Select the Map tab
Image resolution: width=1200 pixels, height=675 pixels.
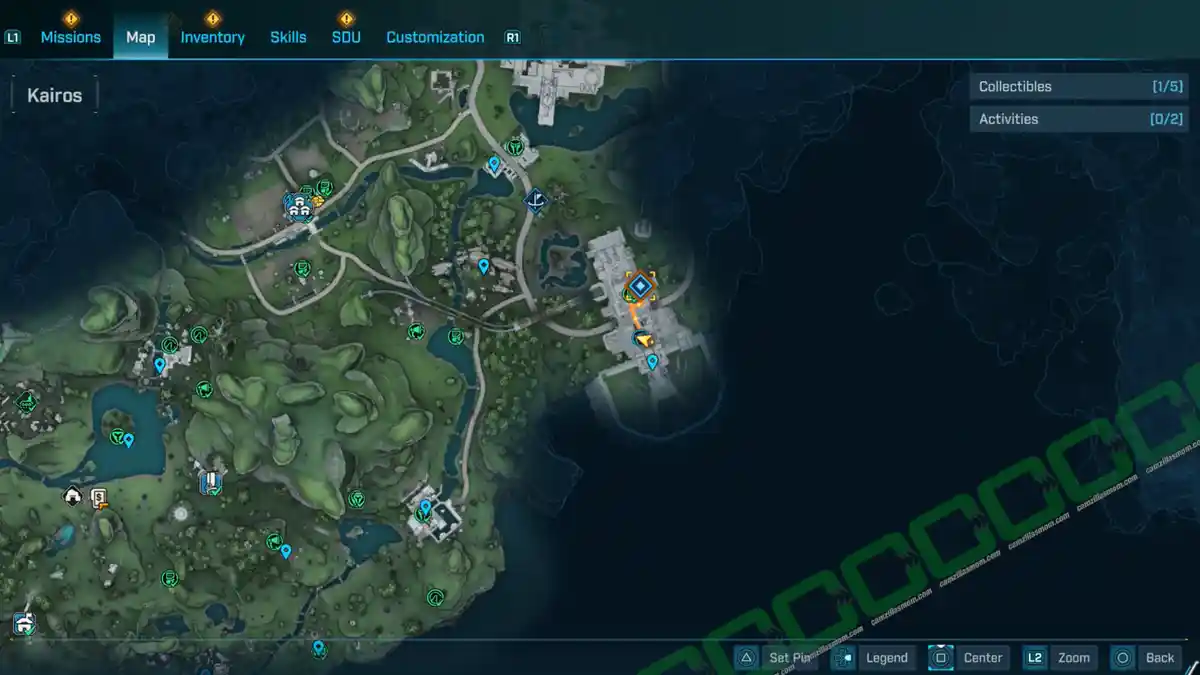(140, 37)
